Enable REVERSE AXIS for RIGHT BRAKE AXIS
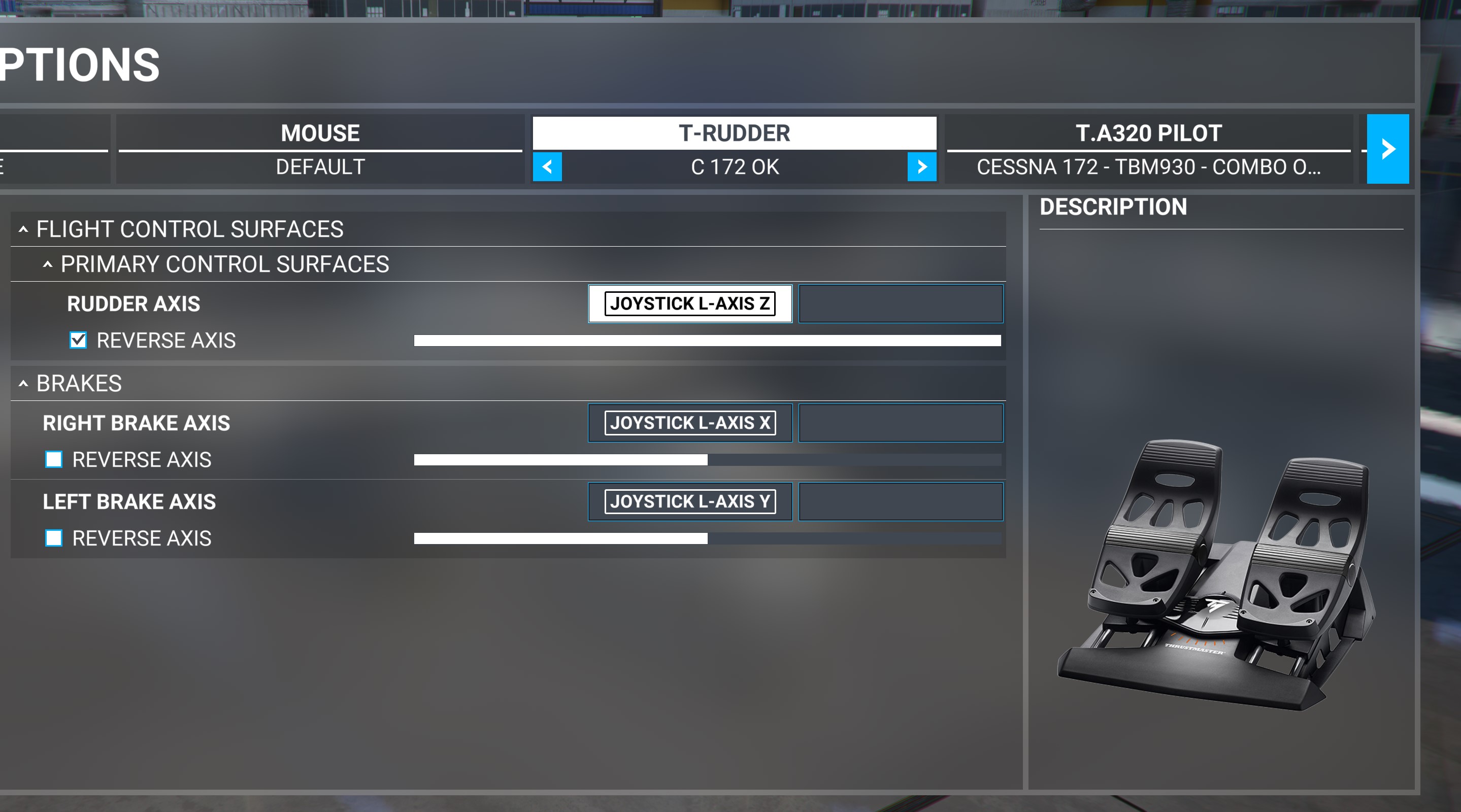The height and width of the screenshot is (812, 1461). [x=54, y=460]
